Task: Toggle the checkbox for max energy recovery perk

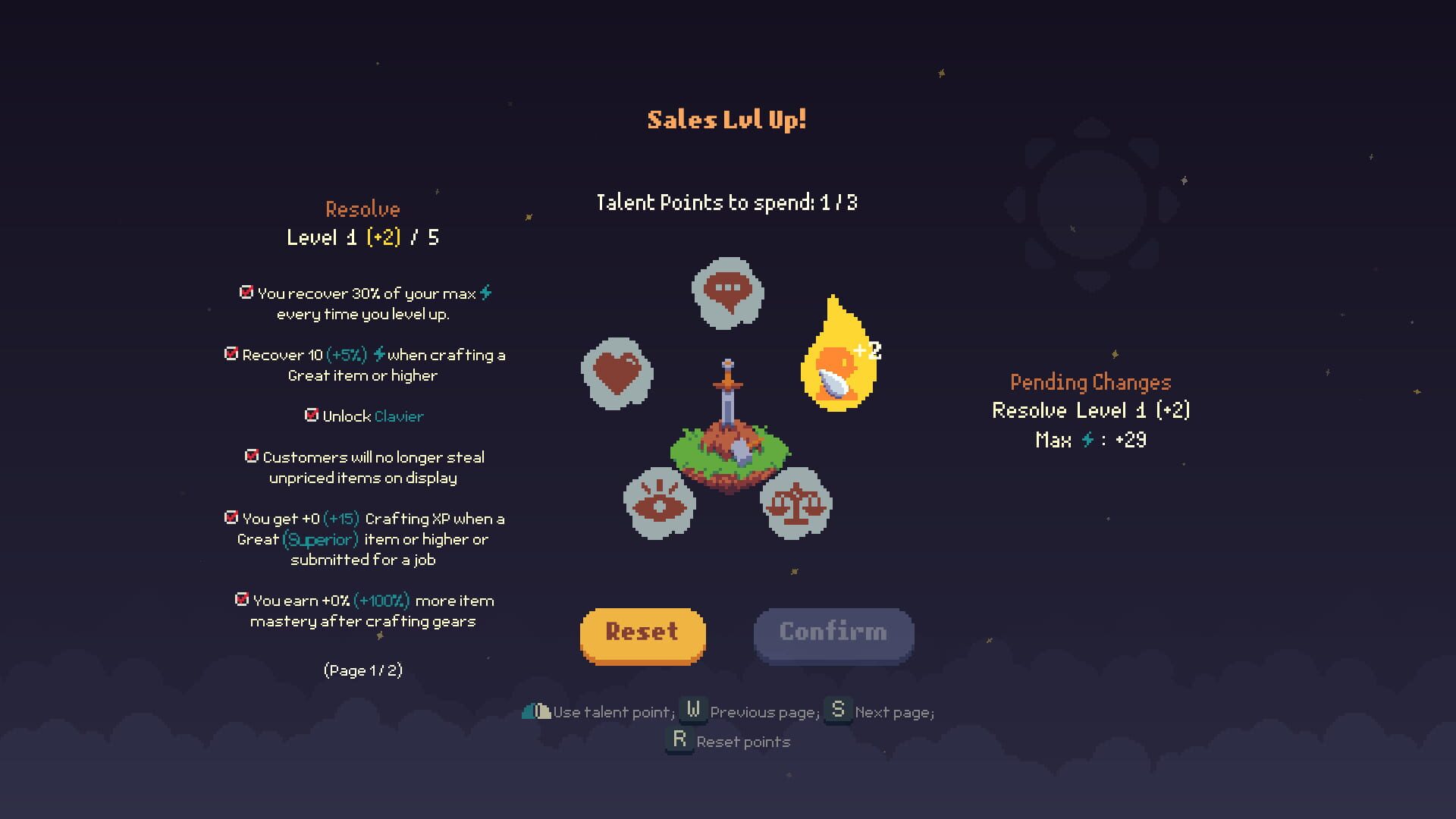Action: click(x=245, y=291)
